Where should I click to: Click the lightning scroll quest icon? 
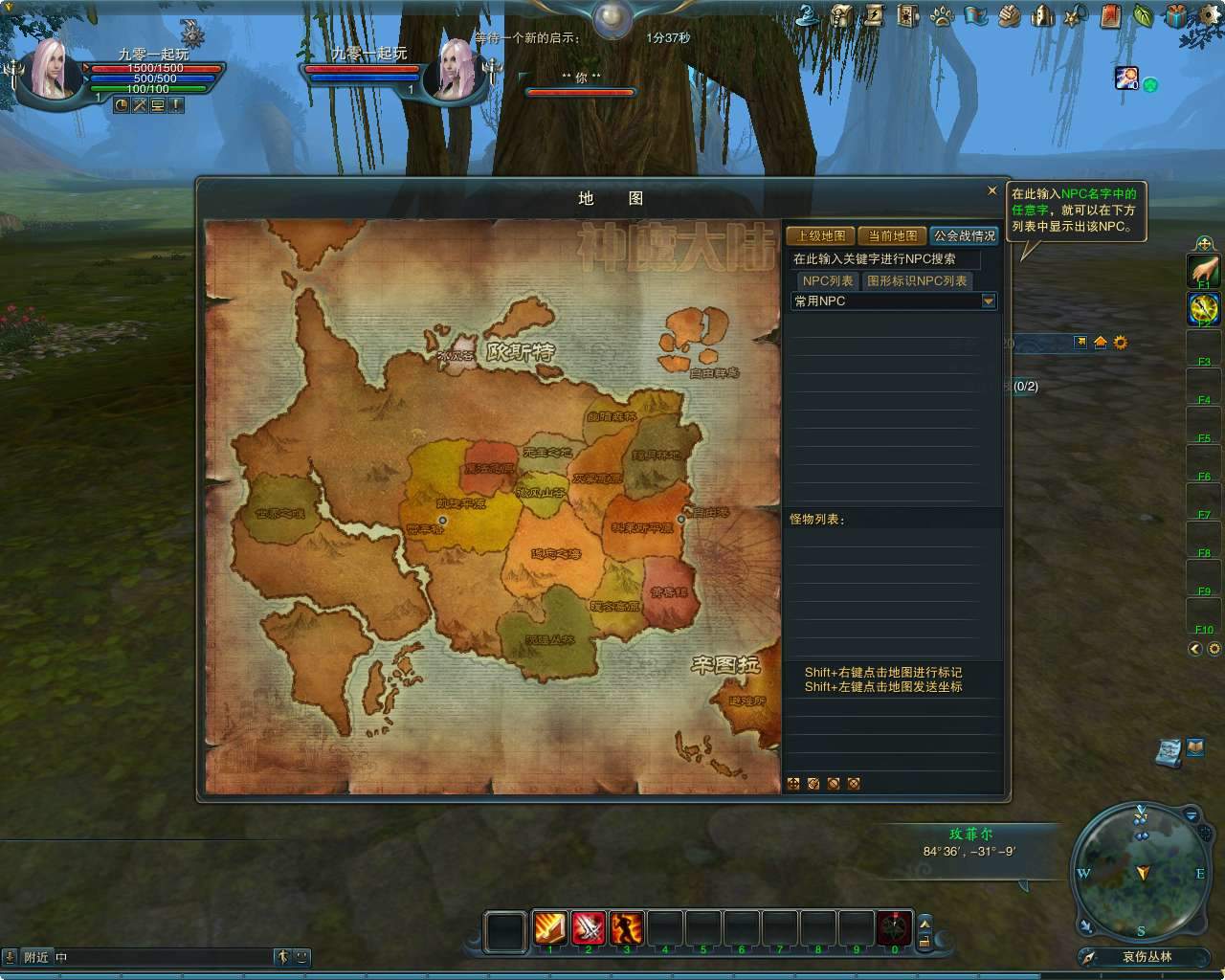(x=873, y=16)
